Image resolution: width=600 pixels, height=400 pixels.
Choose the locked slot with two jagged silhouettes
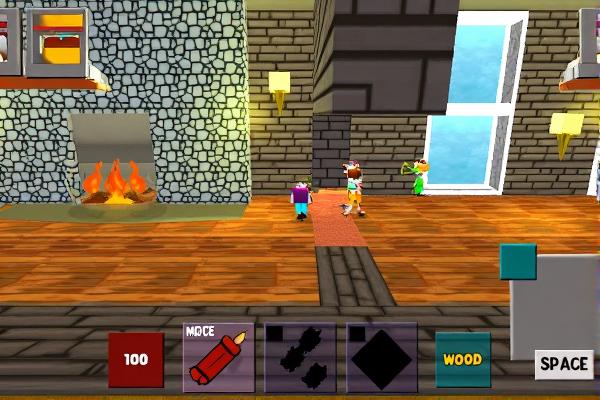click(x=300, y=357)
